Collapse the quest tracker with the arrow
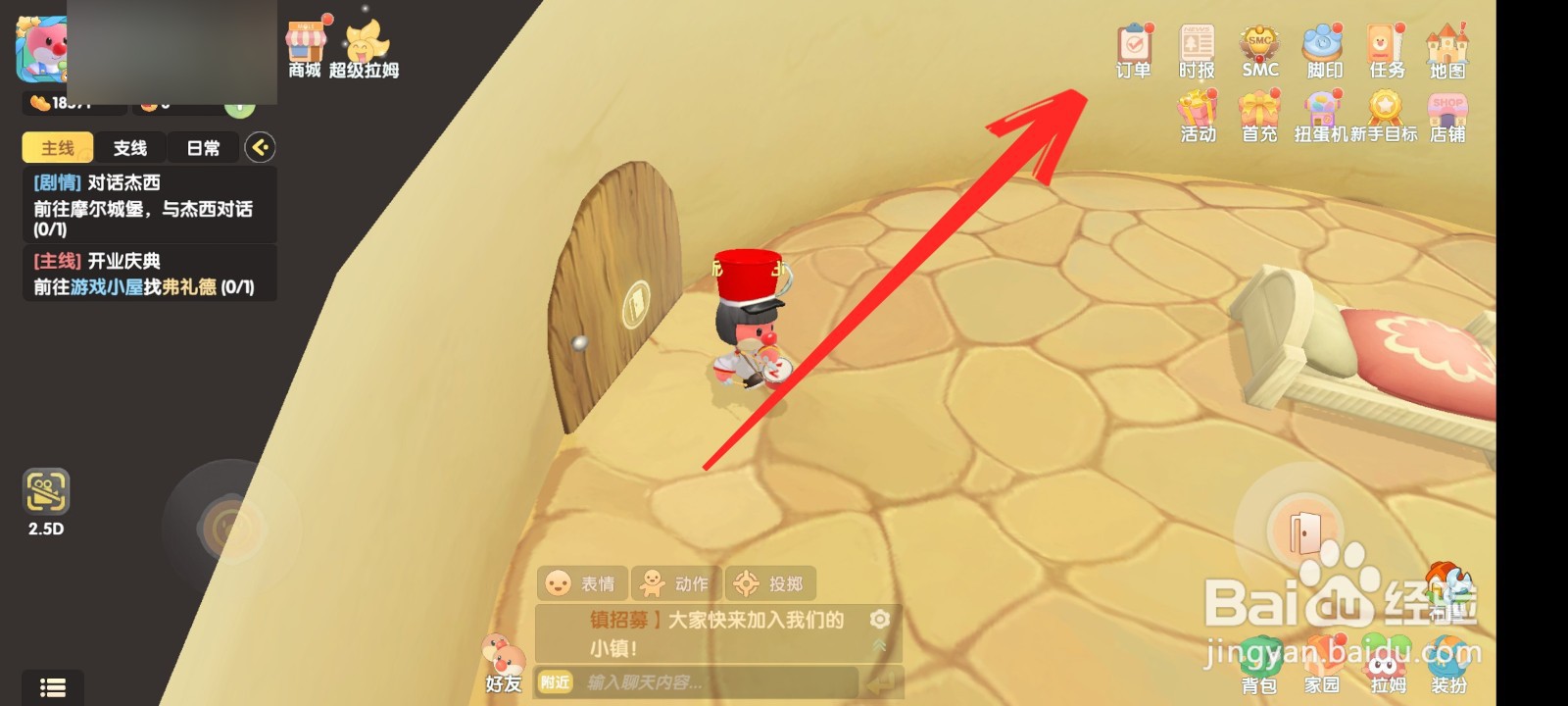Viewport: 1568px width, 706px height. pos(261,147)
